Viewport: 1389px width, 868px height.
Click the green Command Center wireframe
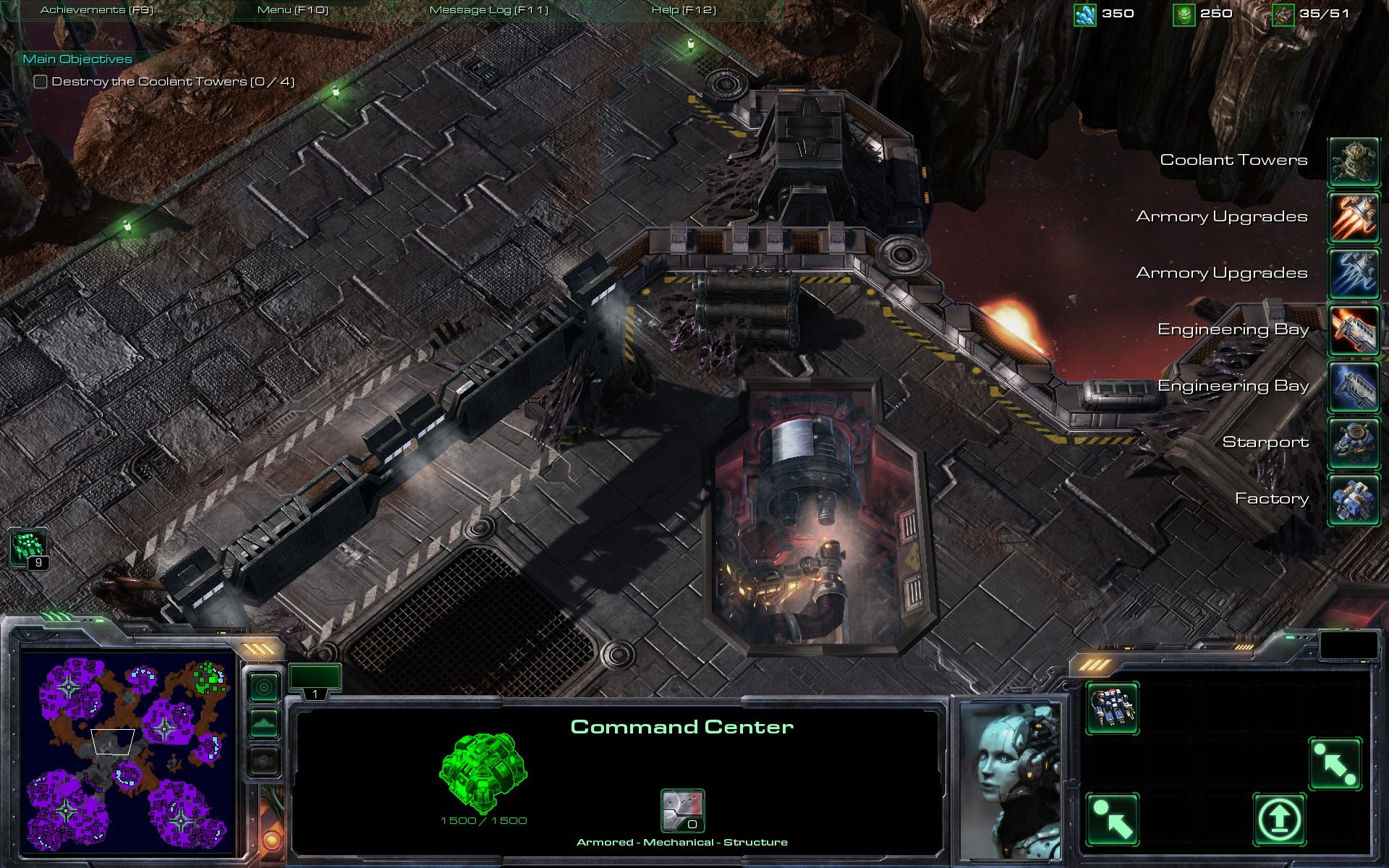click(x=483, y=773)
